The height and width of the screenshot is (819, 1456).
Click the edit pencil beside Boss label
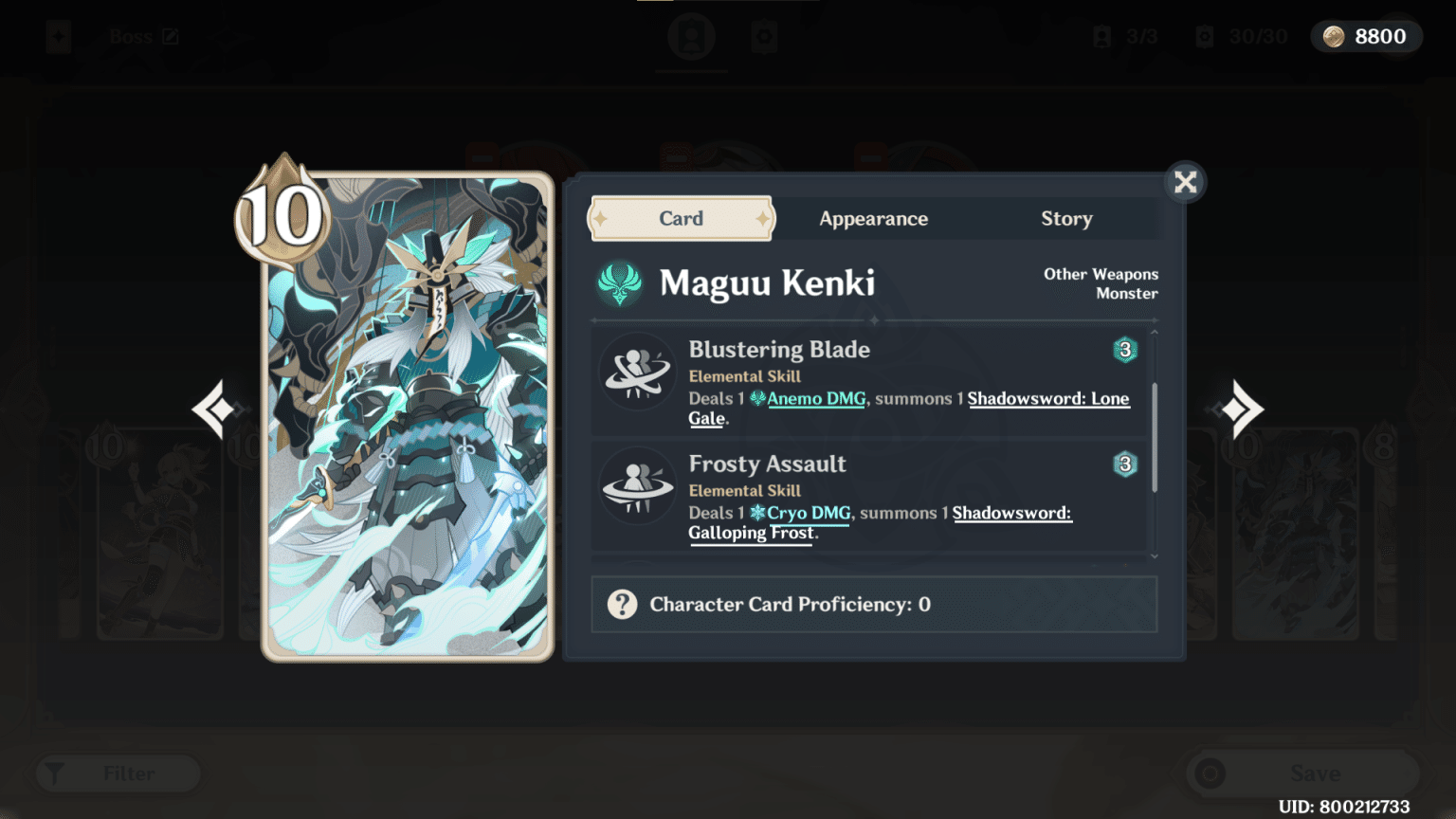171,35
